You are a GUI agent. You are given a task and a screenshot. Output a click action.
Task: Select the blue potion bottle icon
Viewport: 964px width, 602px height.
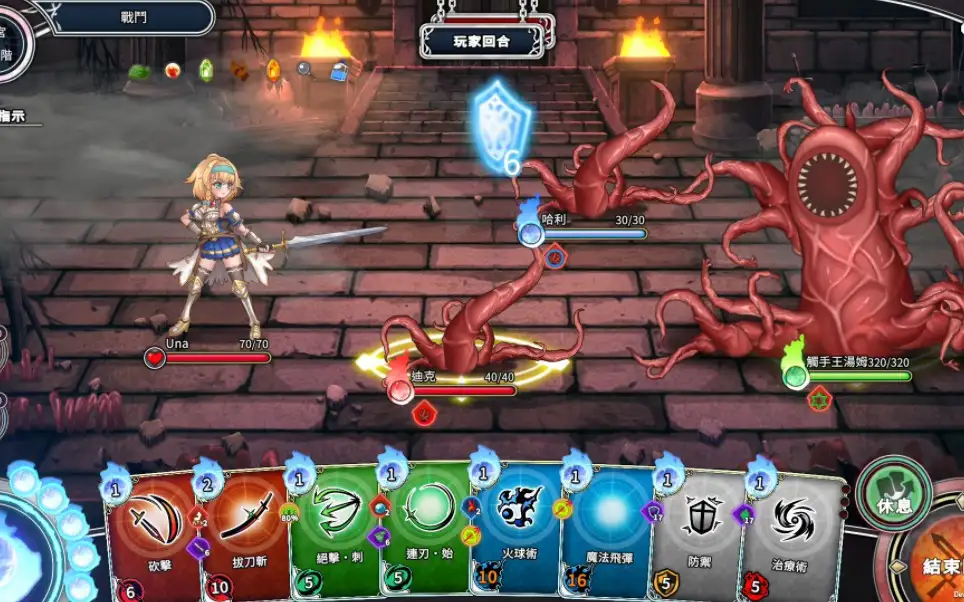tap(339, 70)
